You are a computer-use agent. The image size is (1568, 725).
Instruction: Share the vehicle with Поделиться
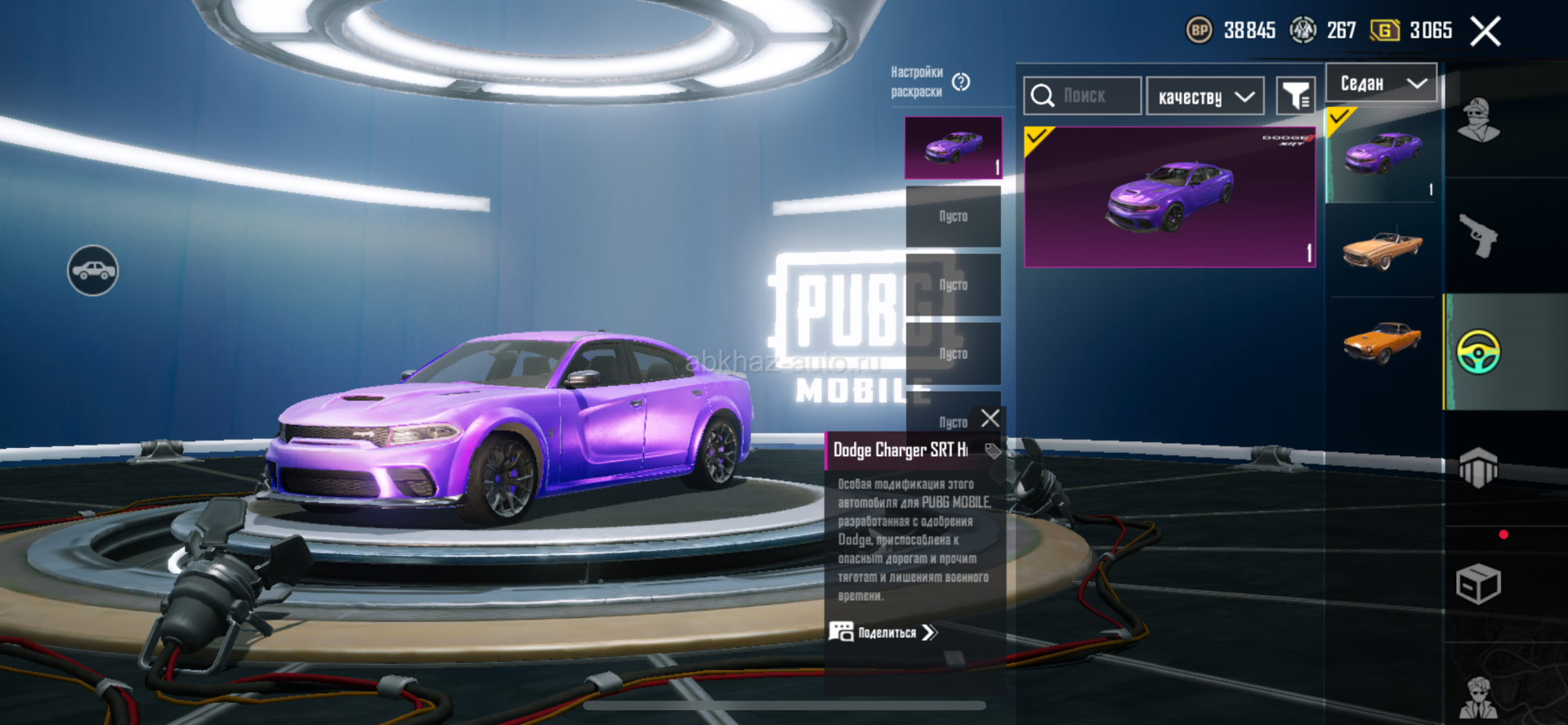(x=885, y=633)
